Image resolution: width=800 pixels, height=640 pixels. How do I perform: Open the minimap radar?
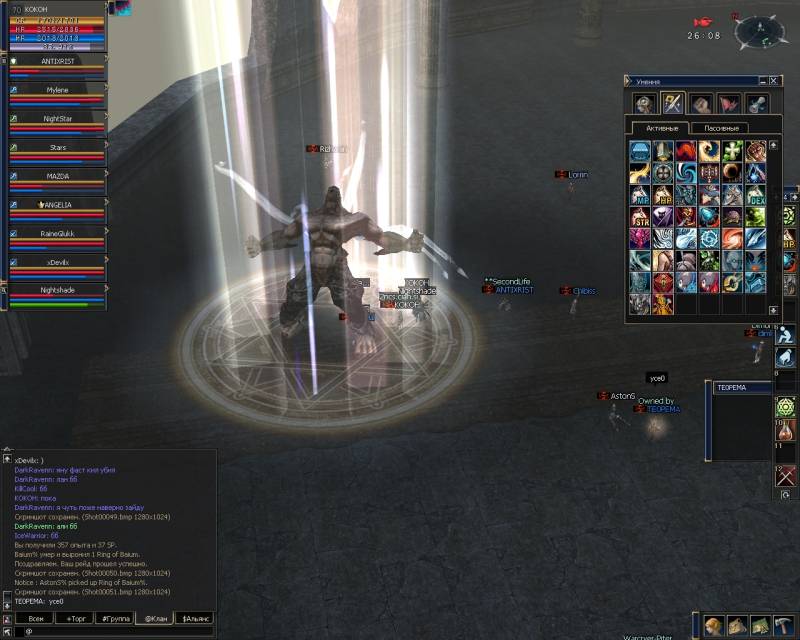coord(761,32)
